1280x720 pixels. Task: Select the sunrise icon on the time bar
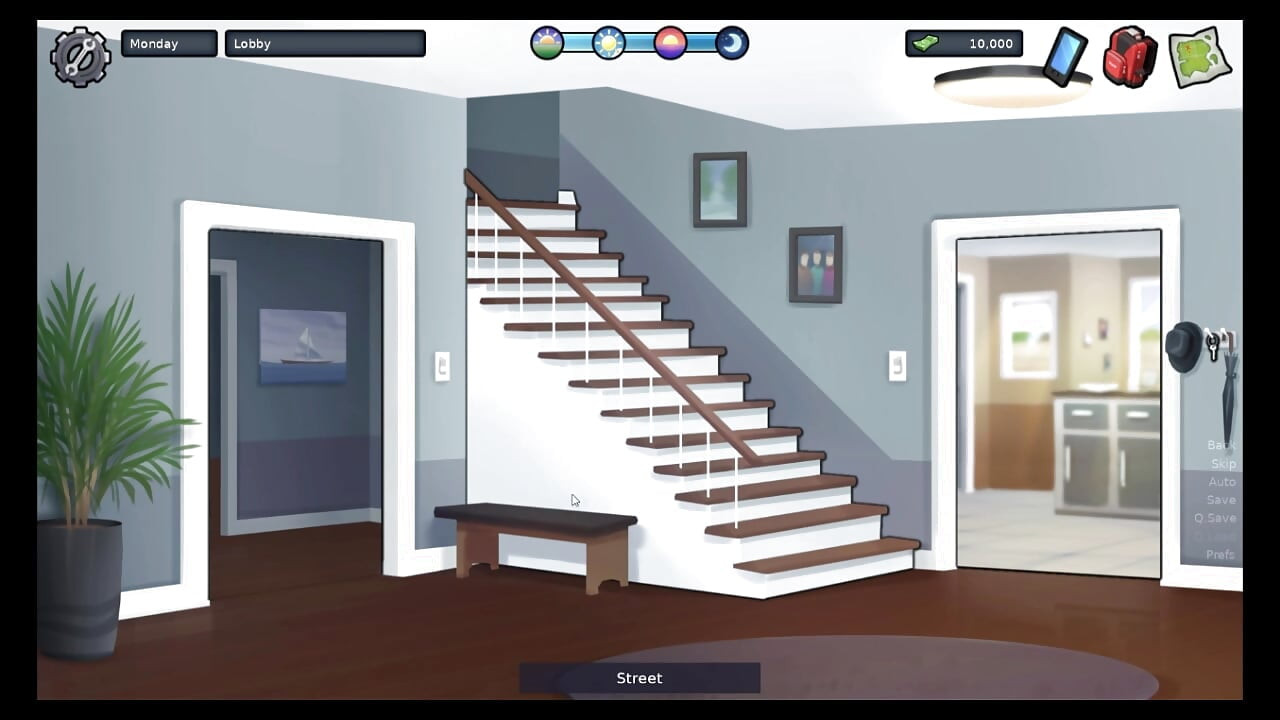pos(546,43)
